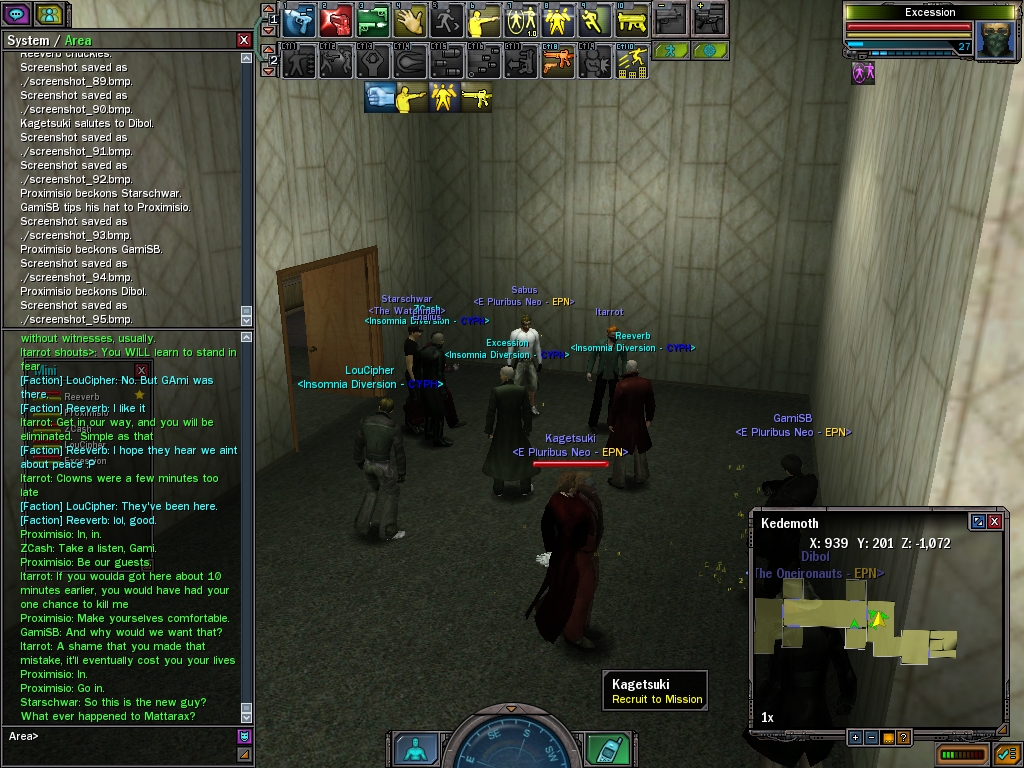Open the yellow team members panel
The height and width of the screenshot is (768, 1024).
point(49,15)
